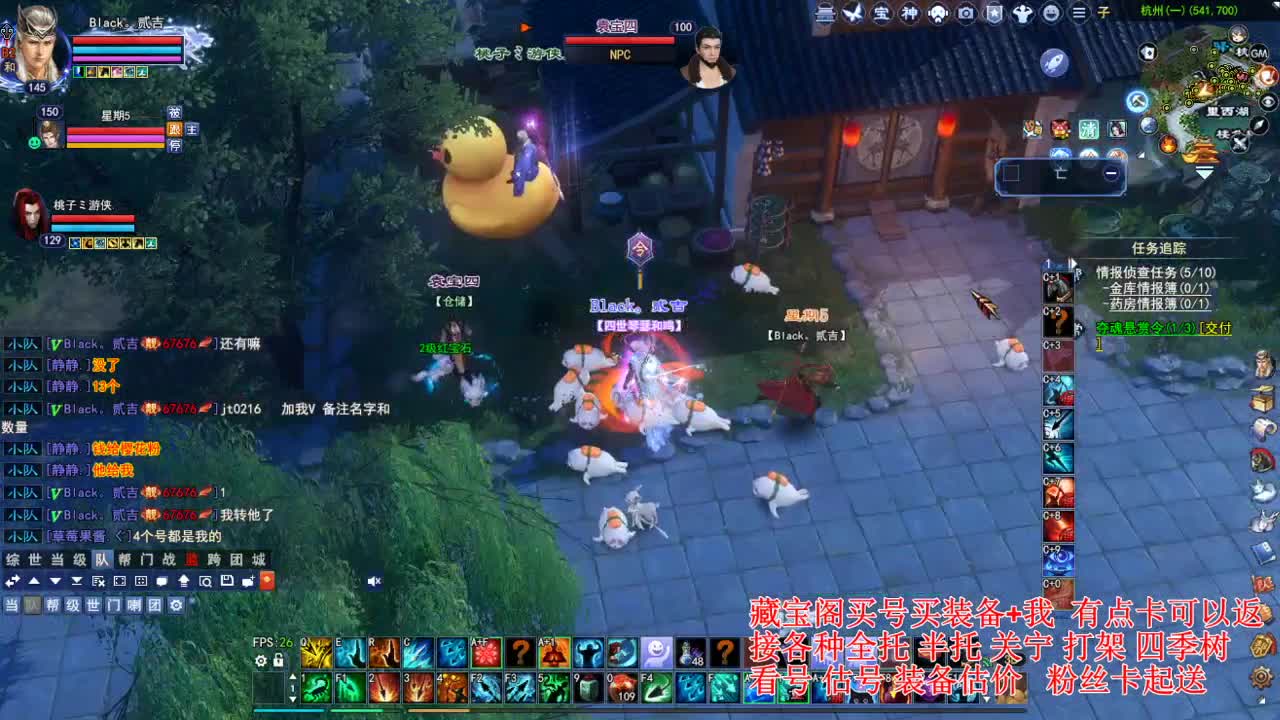Click the yellow 交付 link in the quest tracker
Image resolution: width=1280 pixels, height=720 pixels.
[1216, 329]
